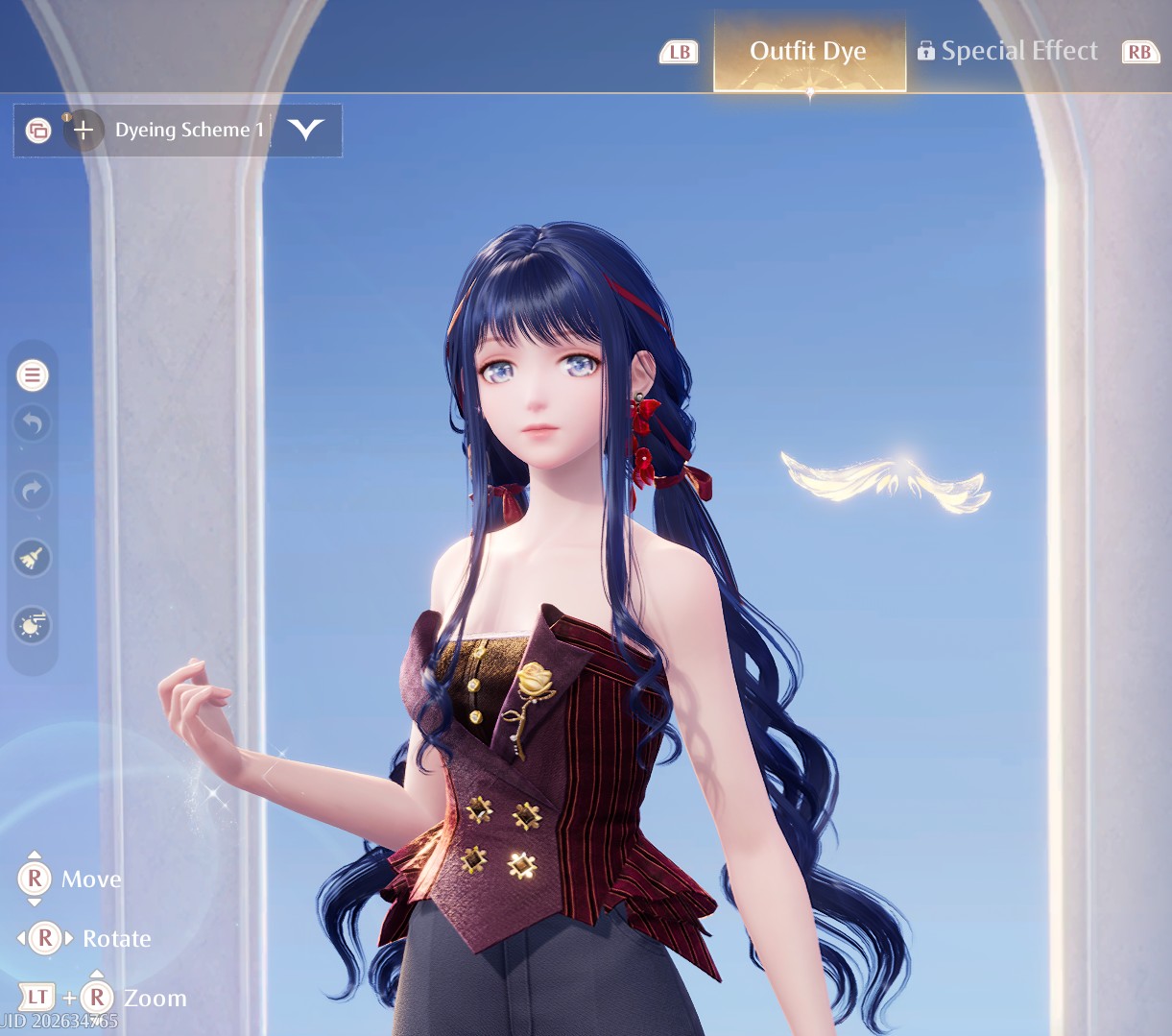Open the locked Special Effect tab
Viewport: 1172px width, 1036px height.
1008,52
